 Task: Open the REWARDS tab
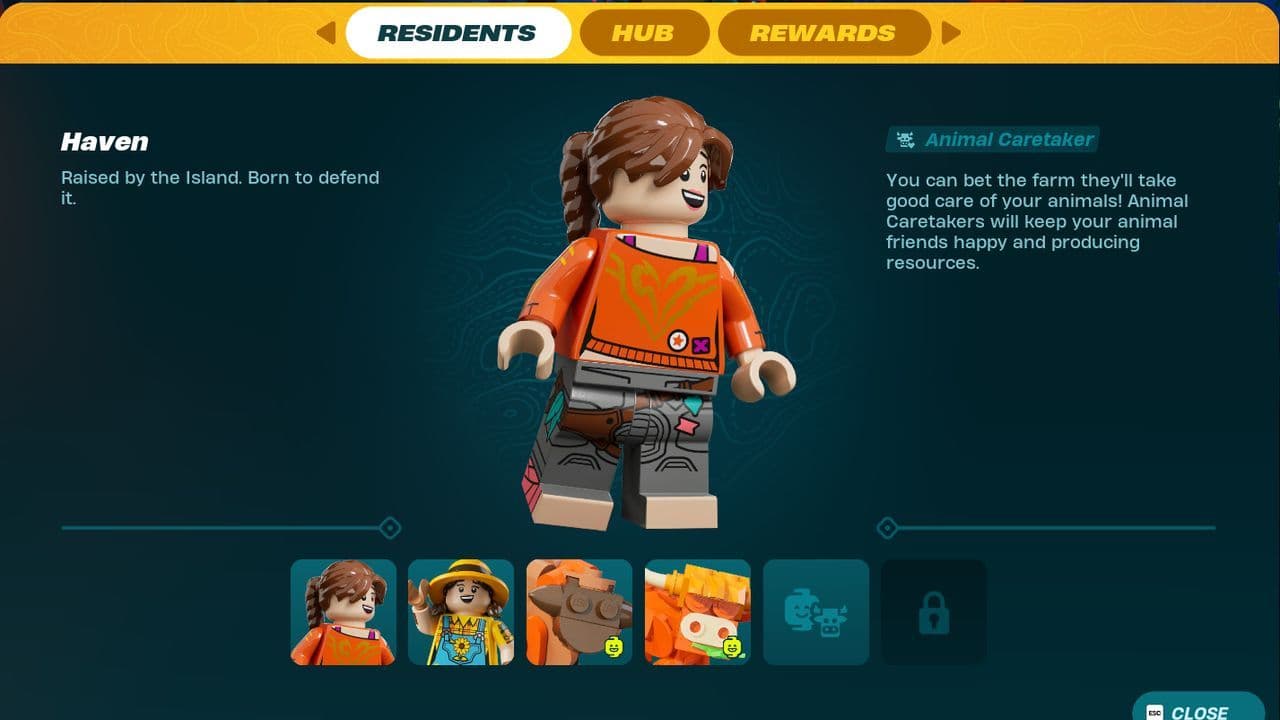[x=824, y=32]
